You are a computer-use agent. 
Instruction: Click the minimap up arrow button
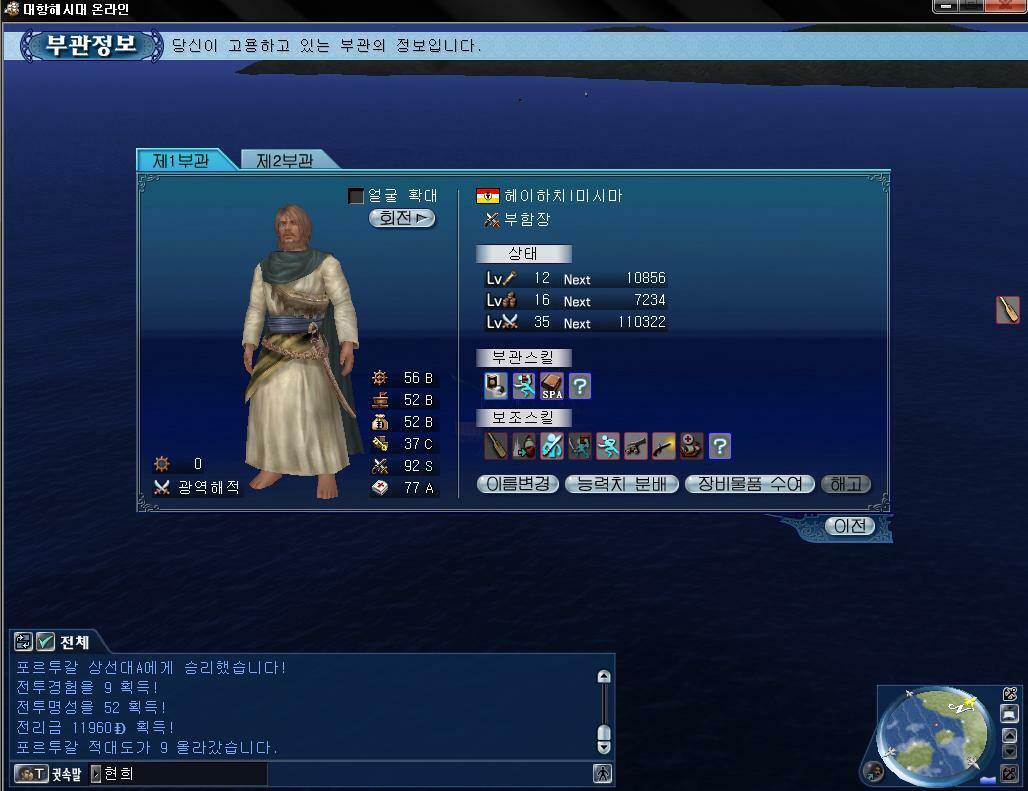pos(1010,735)
